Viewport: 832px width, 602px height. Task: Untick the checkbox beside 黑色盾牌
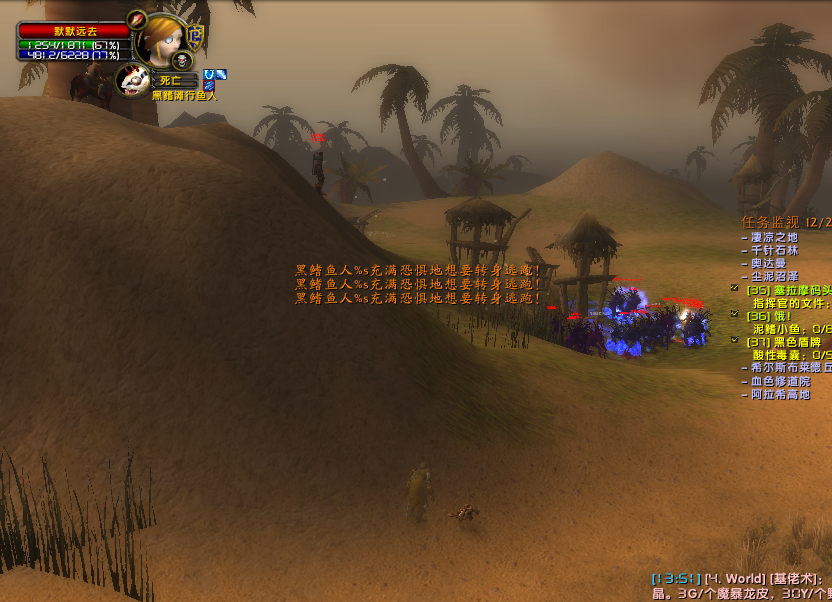pyautogui.click(x=735, y=341)
